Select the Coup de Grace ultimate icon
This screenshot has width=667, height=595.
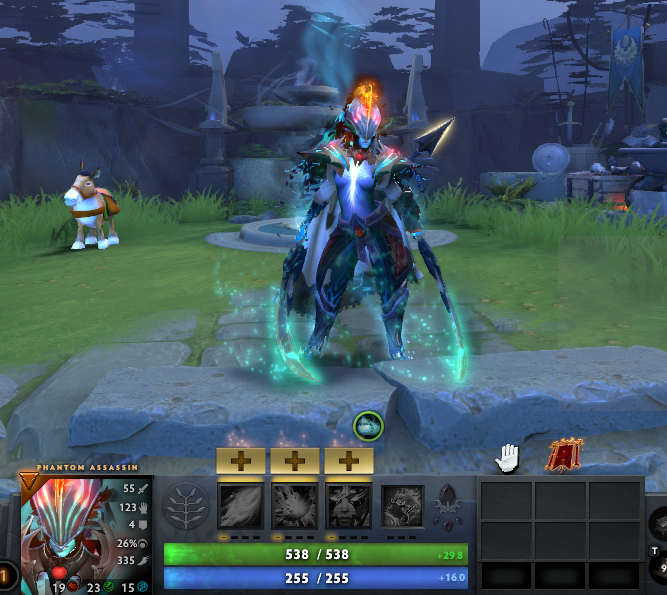[x=402, y=506]
